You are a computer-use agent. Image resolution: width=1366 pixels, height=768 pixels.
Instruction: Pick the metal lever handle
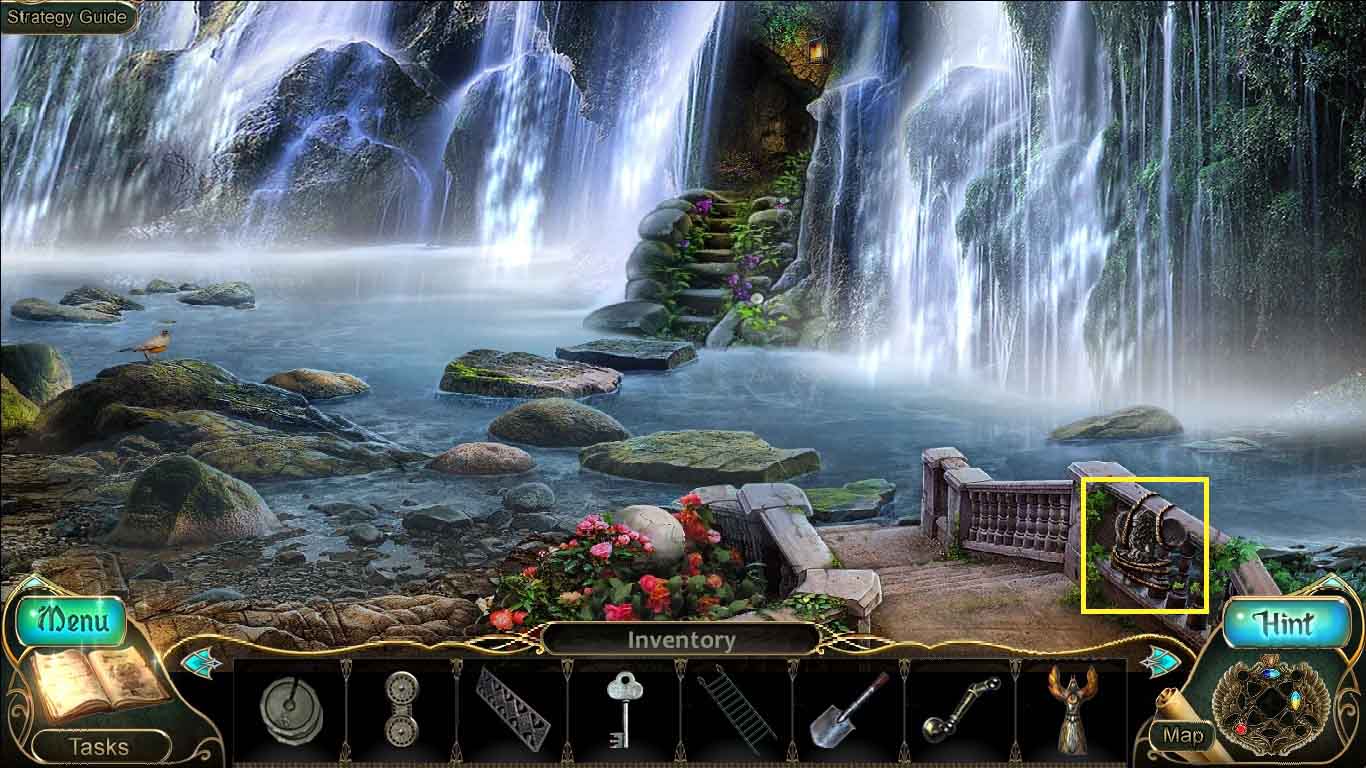(x=959, y=709)
